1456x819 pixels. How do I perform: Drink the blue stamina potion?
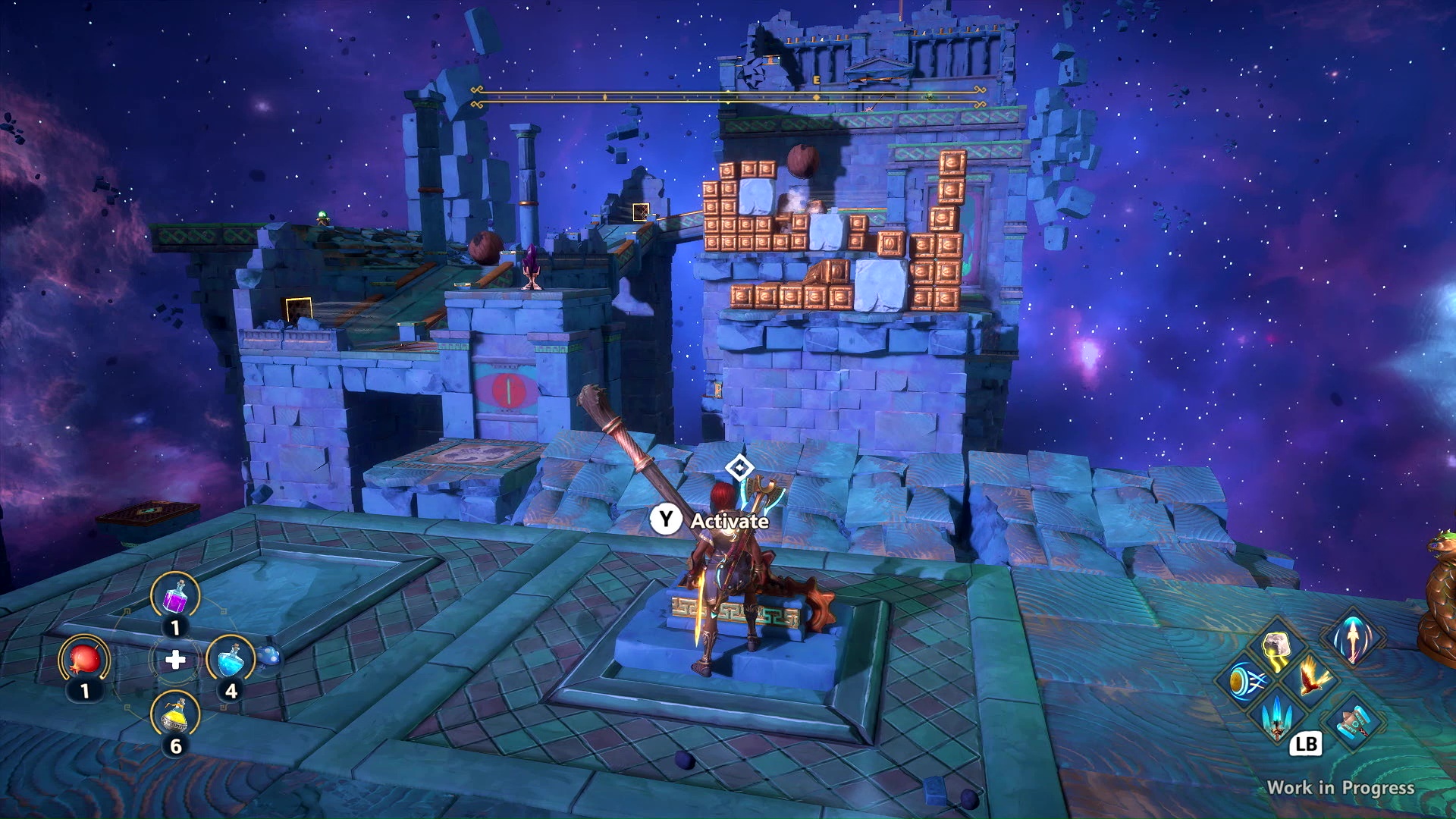(x=230, y=659)
